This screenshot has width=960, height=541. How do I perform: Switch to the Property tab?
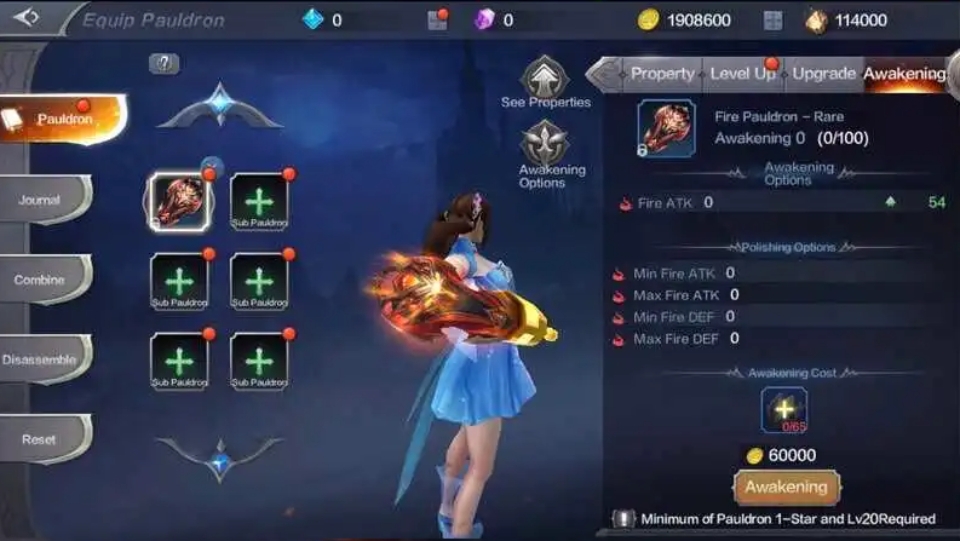click(x=661, y=74)
